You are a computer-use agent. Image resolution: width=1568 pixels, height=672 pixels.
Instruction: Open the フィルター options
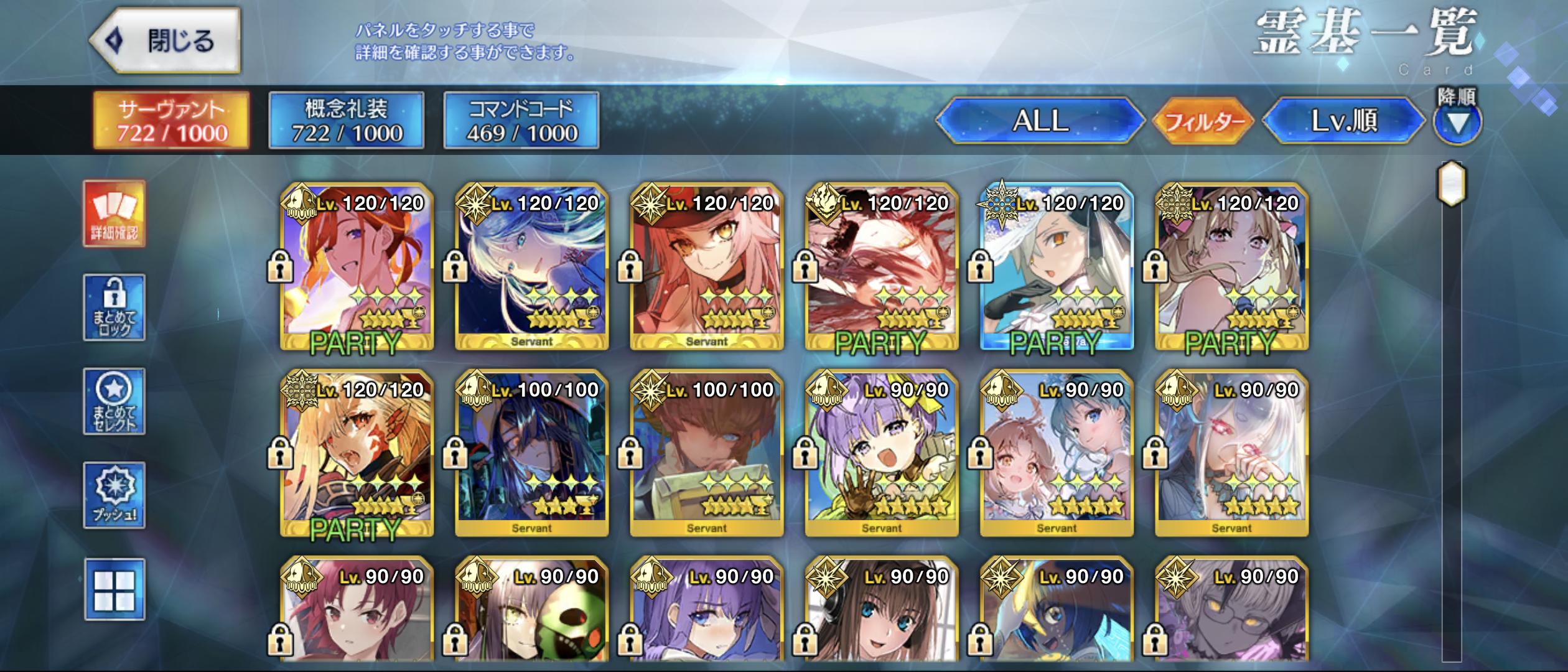point(1203,121)
